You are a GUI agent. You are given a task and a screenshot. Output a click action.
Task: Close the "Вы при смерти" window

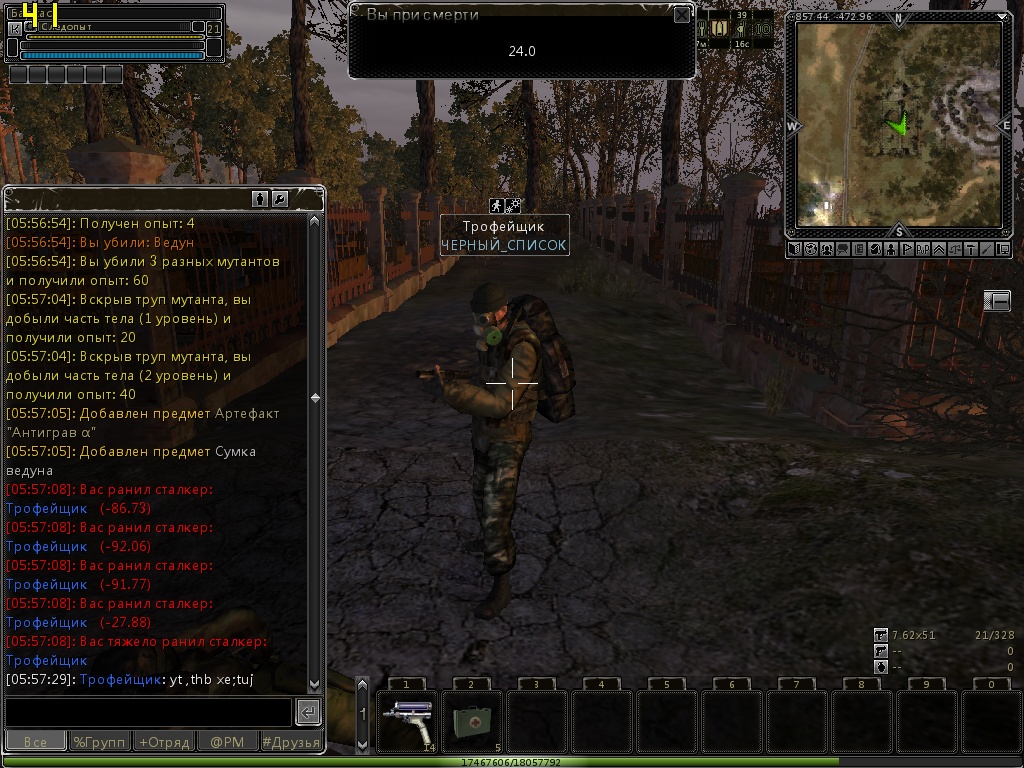pyautogui.click(x=681, y=14)
